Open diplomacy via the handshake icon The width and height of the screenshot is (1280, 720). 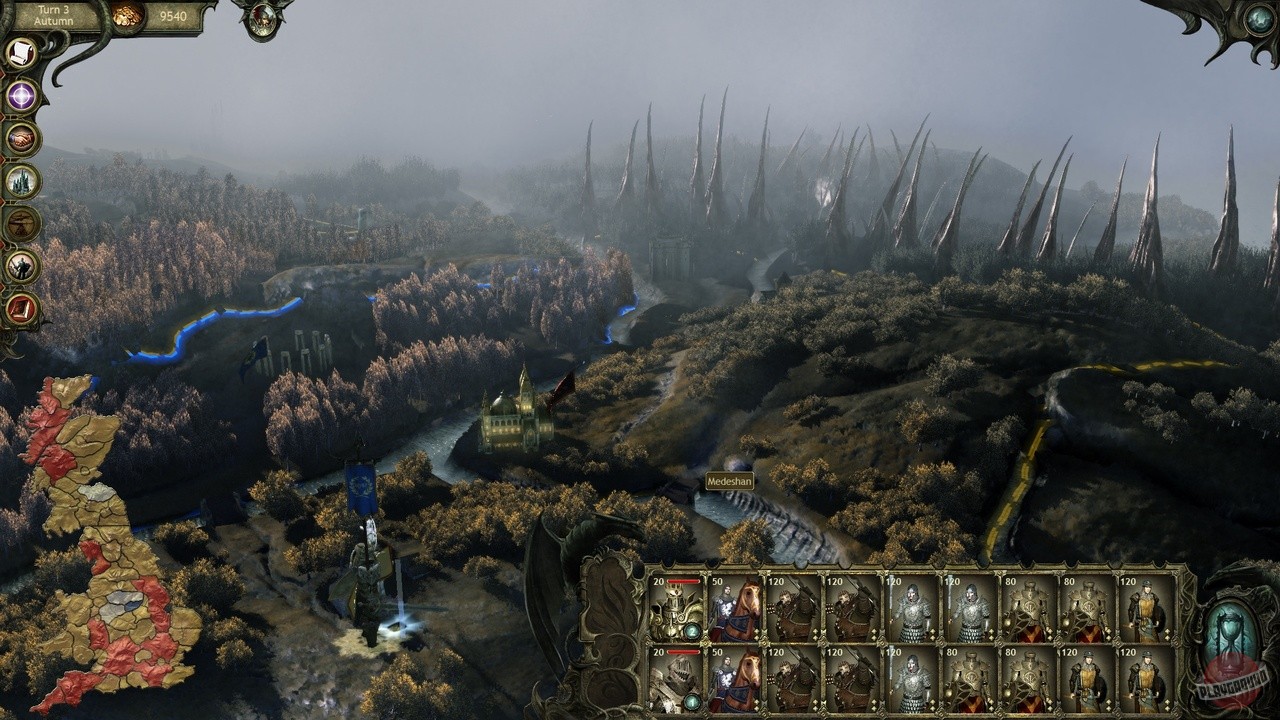pos(21,139)
